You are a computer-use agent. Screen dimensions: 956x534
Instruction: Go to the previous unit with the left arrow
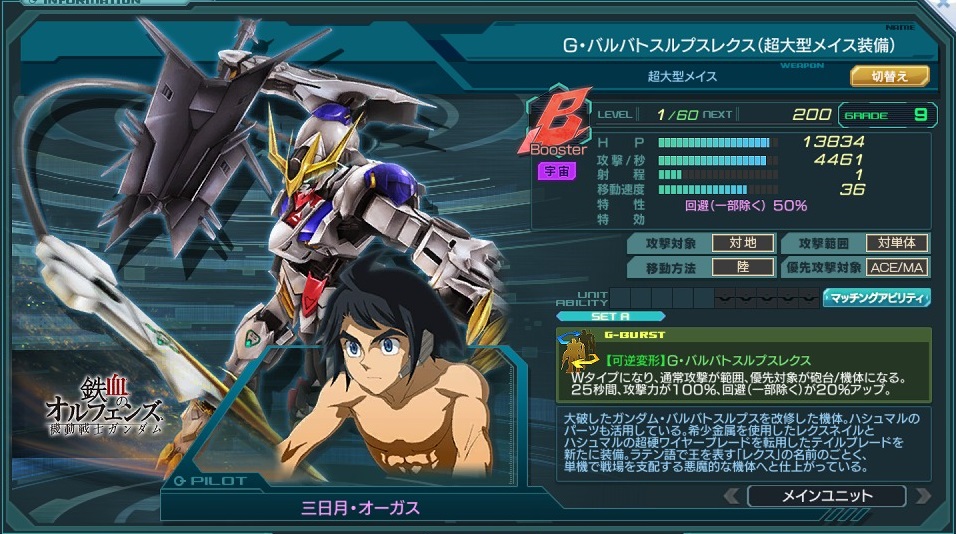(x=733, y=496)
